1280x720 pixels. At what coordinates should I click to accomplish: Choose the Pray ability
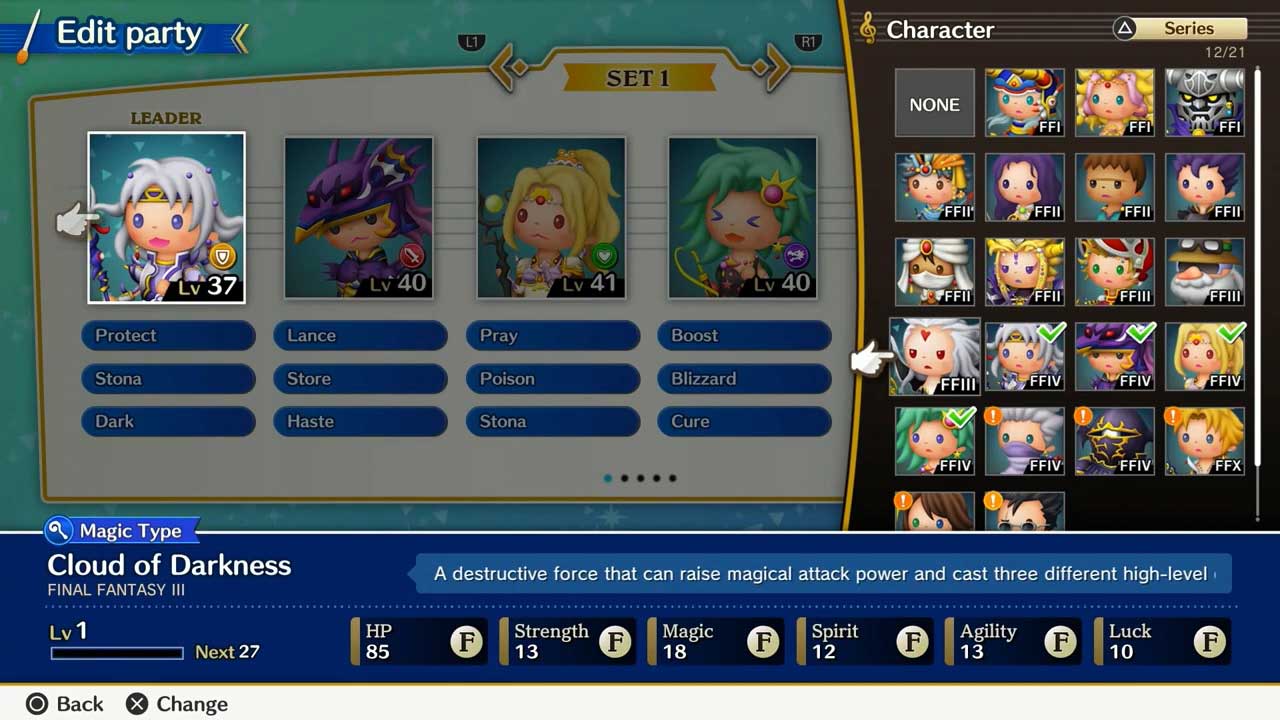click(x=552, y=335)
